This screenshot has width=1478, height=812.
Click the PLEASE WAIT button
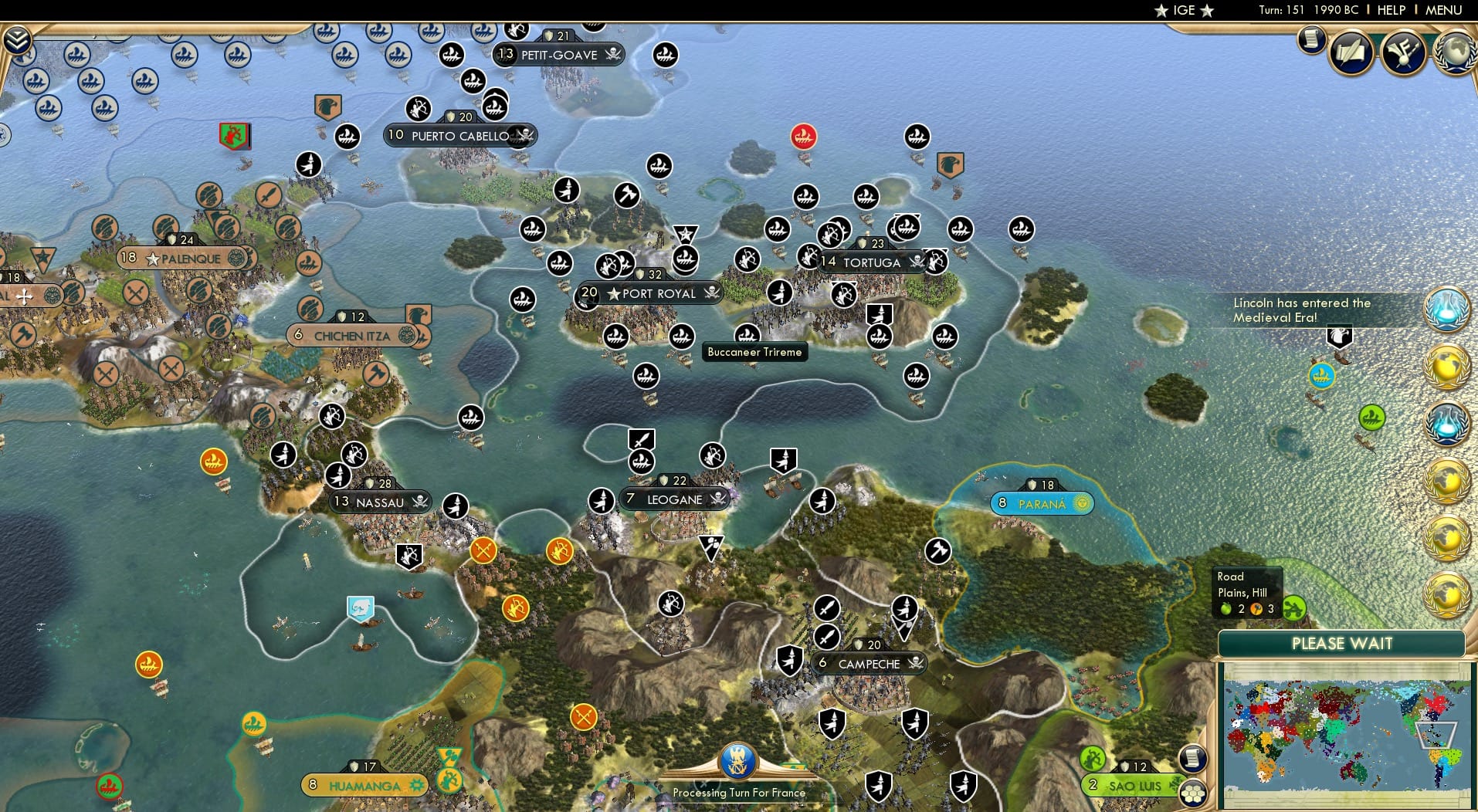[x=1342, y=643]
